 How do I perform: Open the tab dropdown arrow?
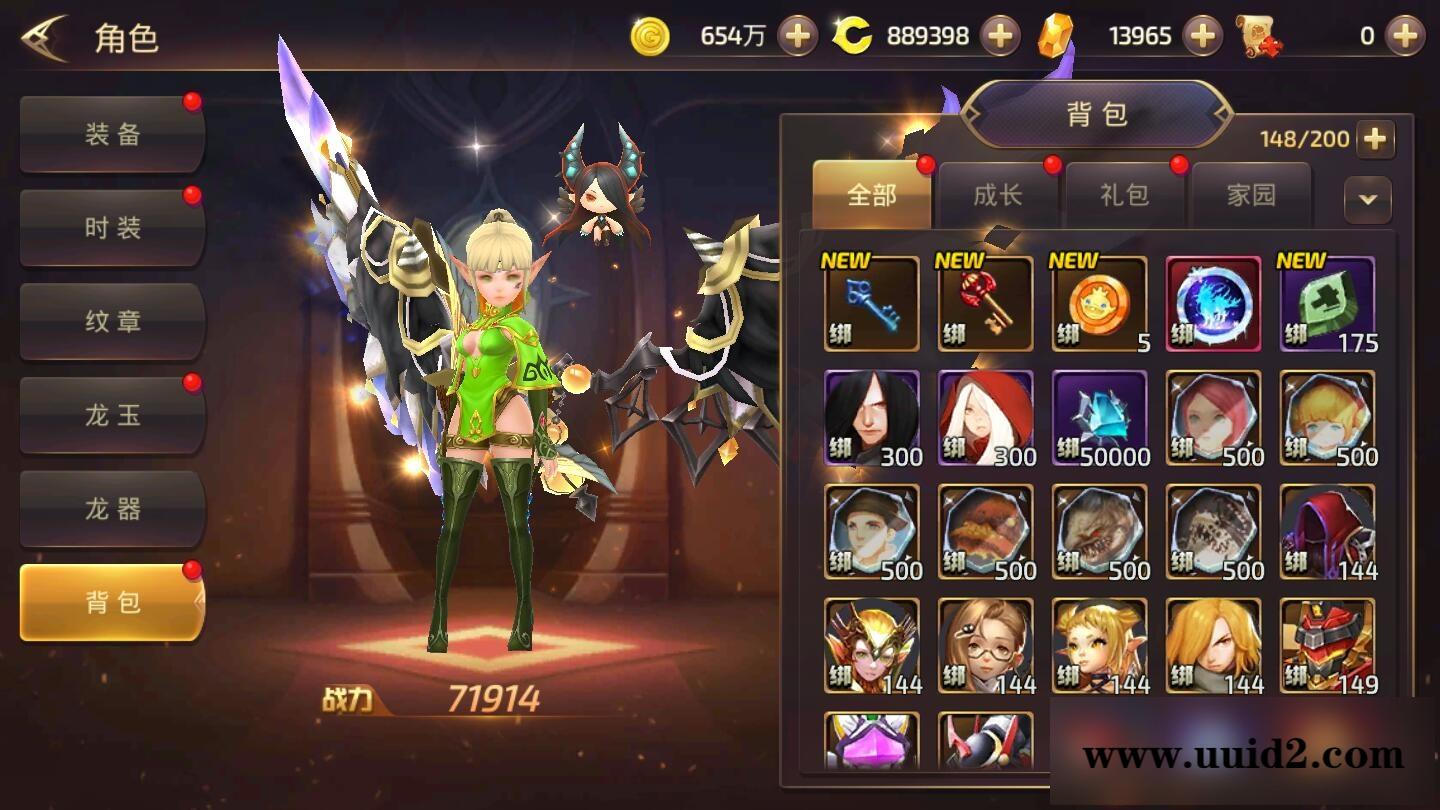point(1367,198)
